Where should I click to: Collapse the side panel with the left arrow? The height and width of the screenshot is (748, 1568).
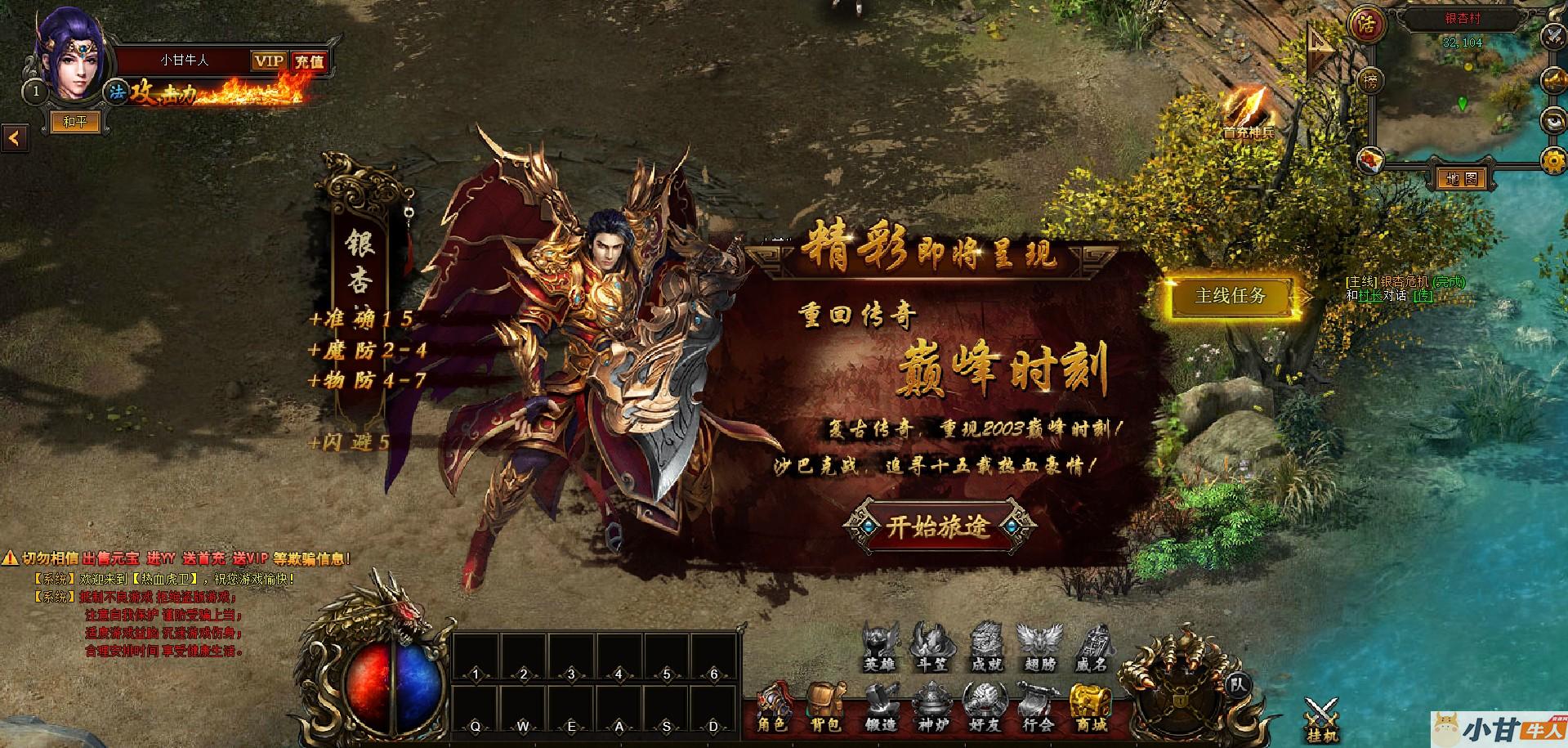[x=14, y=139]
